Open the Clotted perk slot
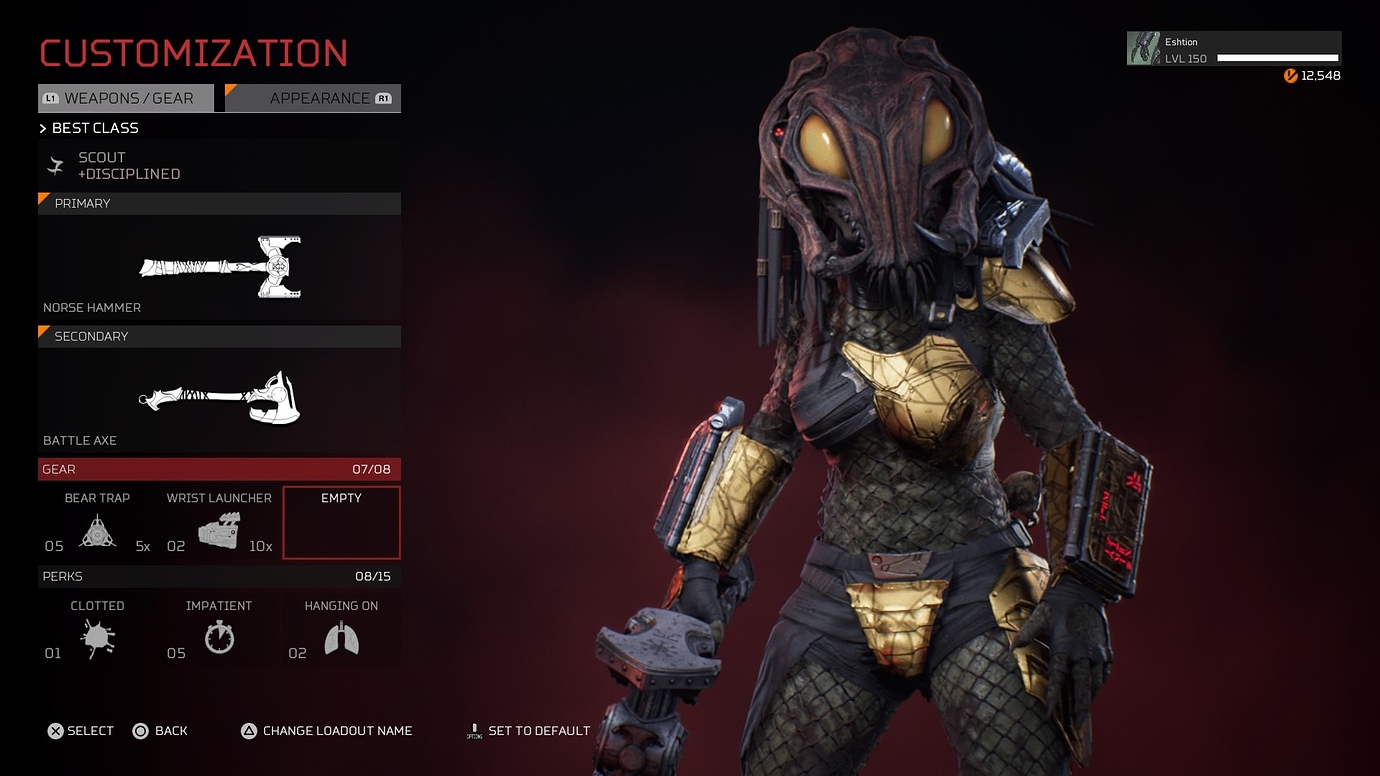 tap(97, 632)
